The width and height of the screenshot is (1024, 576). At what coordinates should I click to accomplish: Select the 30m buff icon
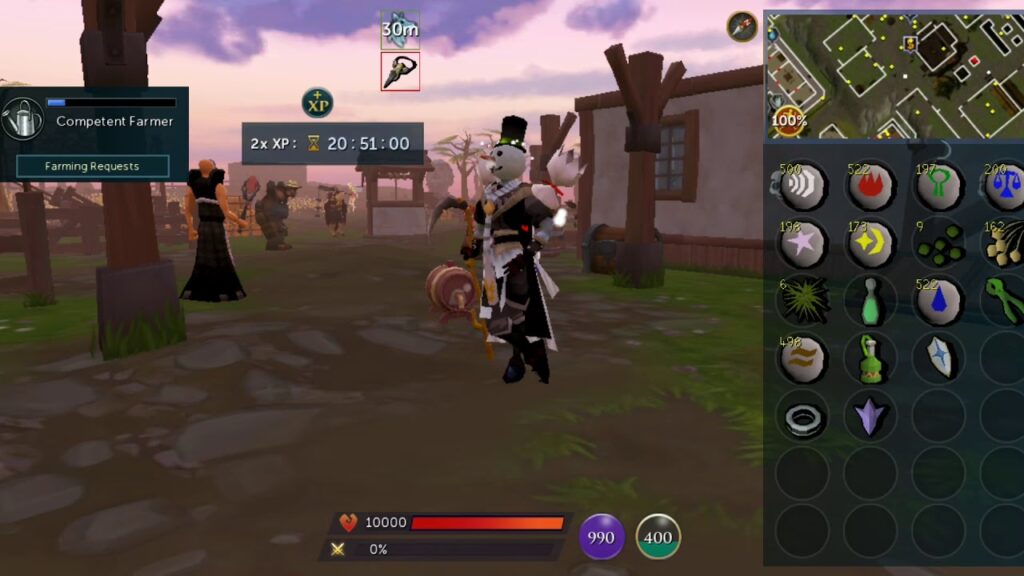coord(400,30)
